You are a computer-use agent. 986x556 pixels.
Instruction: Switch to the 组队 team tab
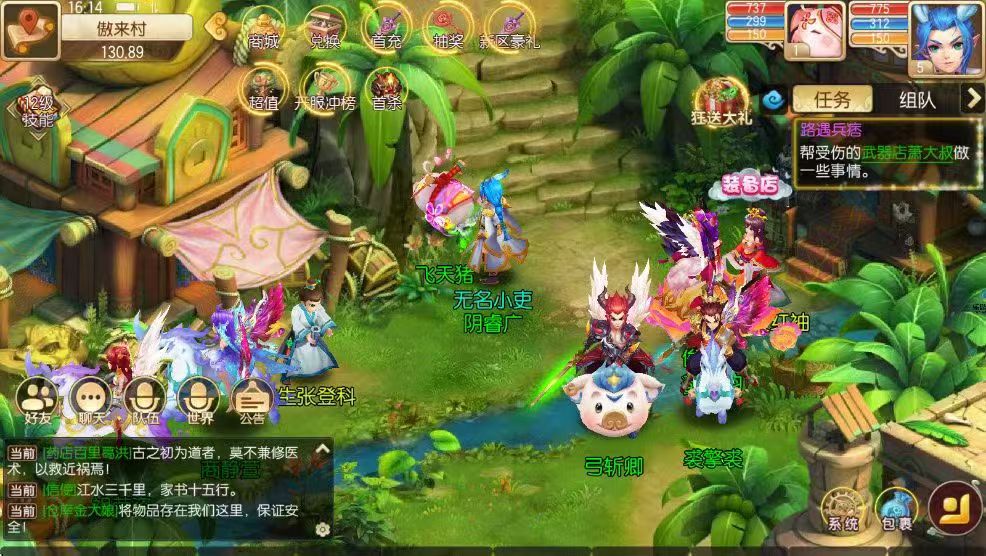916,99
